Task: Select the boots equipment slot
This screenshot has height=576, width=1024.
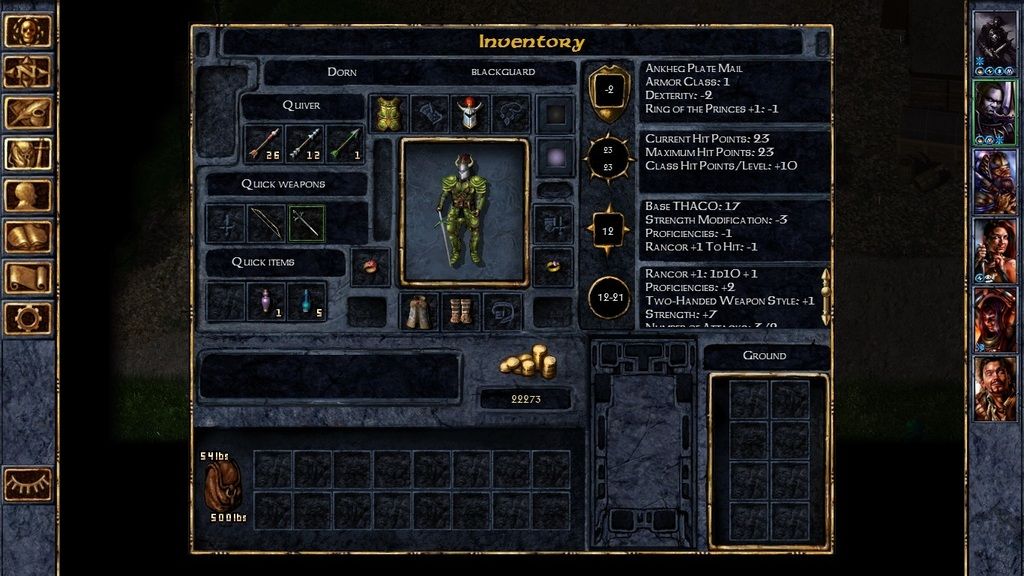Action: [x=460, y=312]
